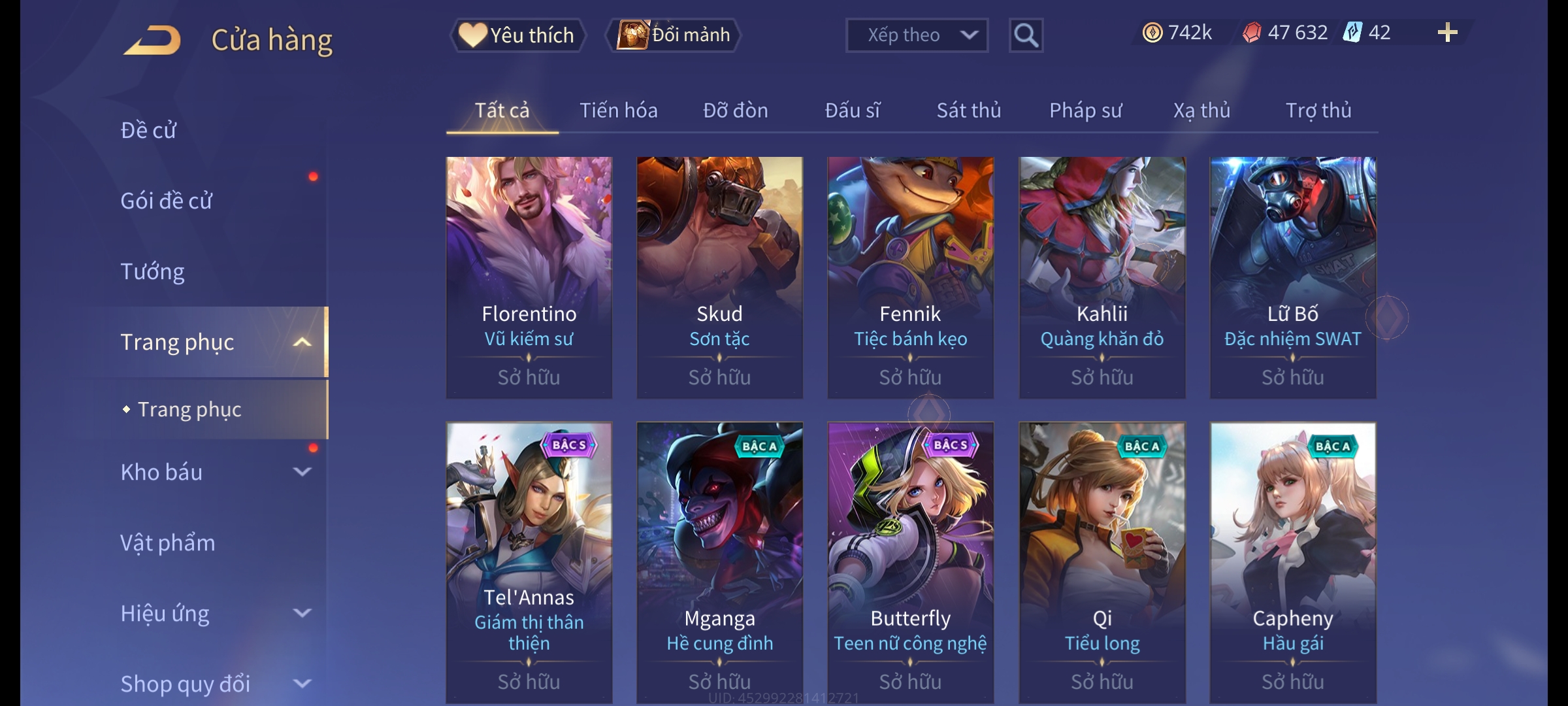
Task: Go to the Tướng shop section
Action: 153,271
